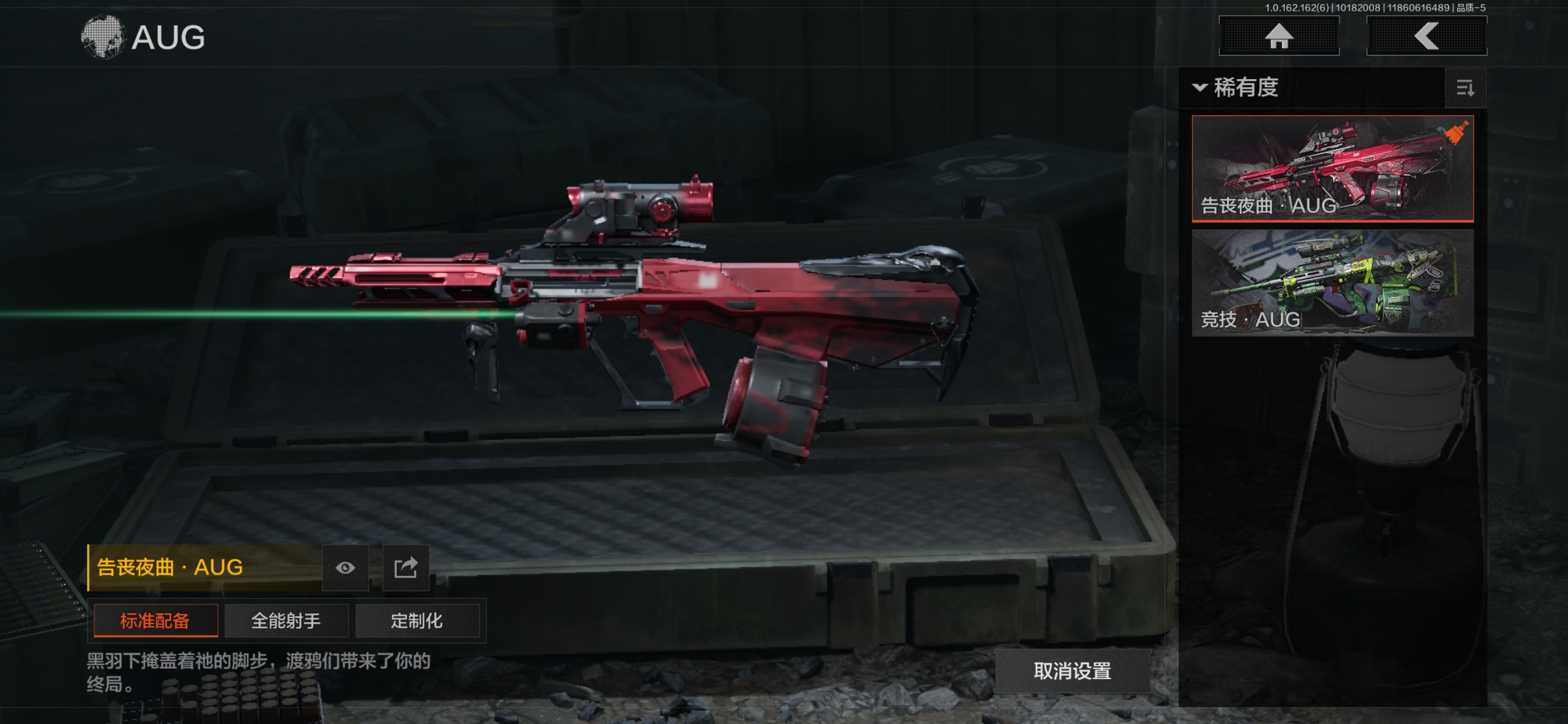
Task: Choose the 竞技 · AUG skin thumbnail
Action: click(1332, 282)
